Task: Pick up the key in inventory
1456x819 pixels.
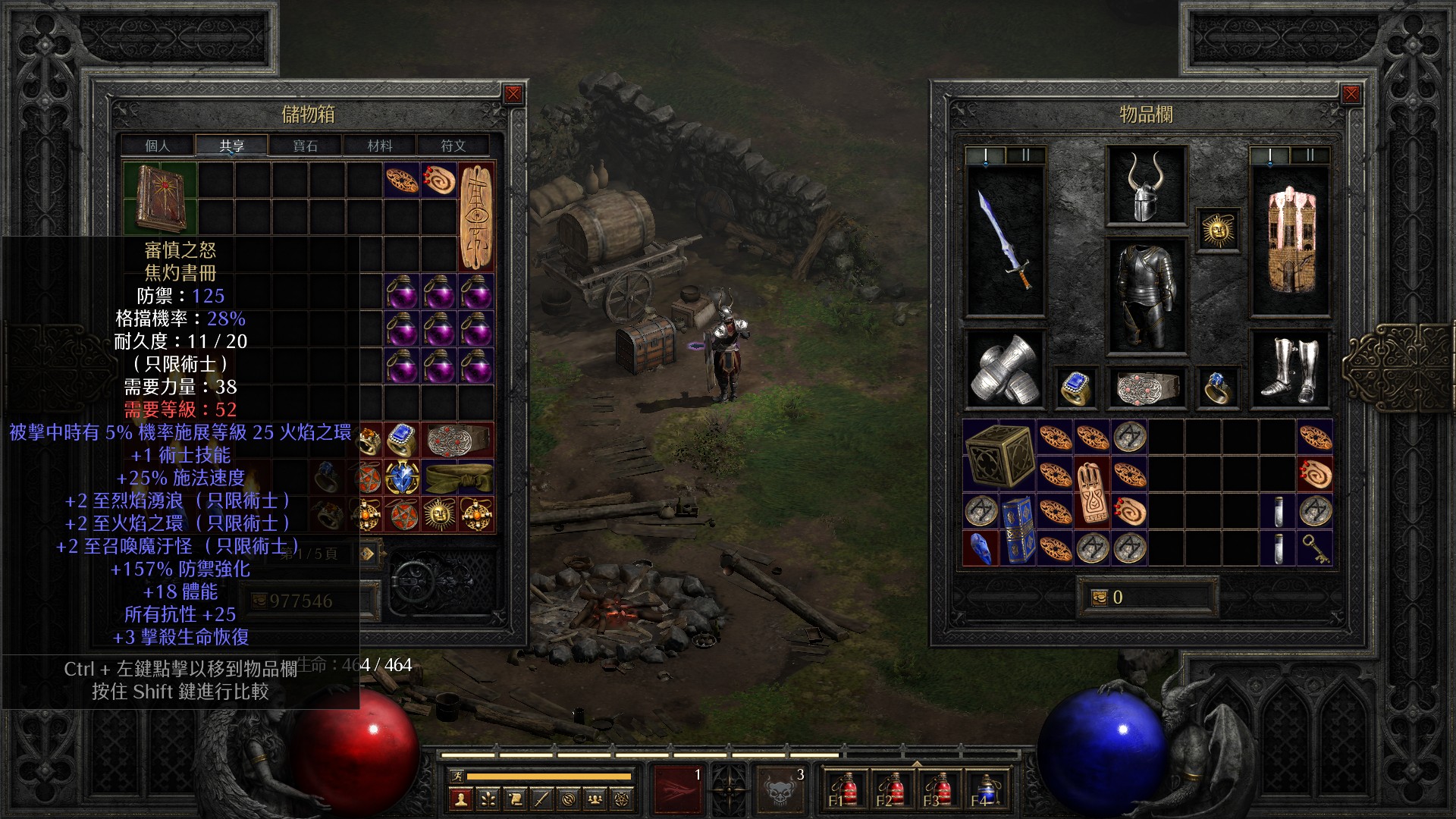Action: [x=1315, y=548]
